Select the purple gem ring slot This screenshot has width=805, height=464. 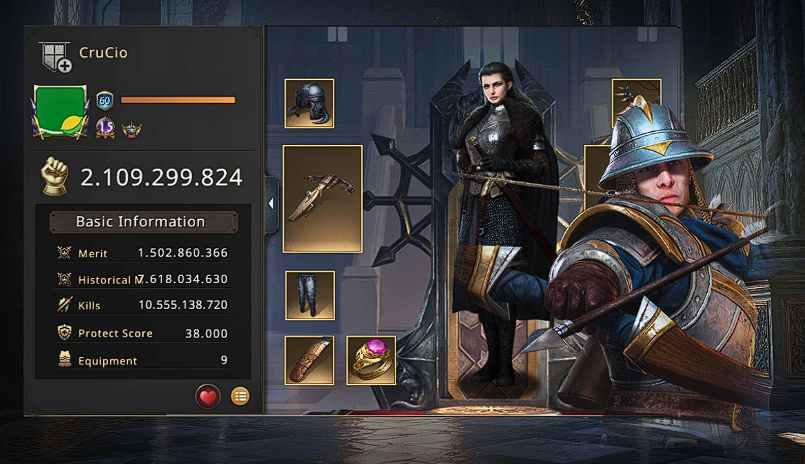(371, 360)
